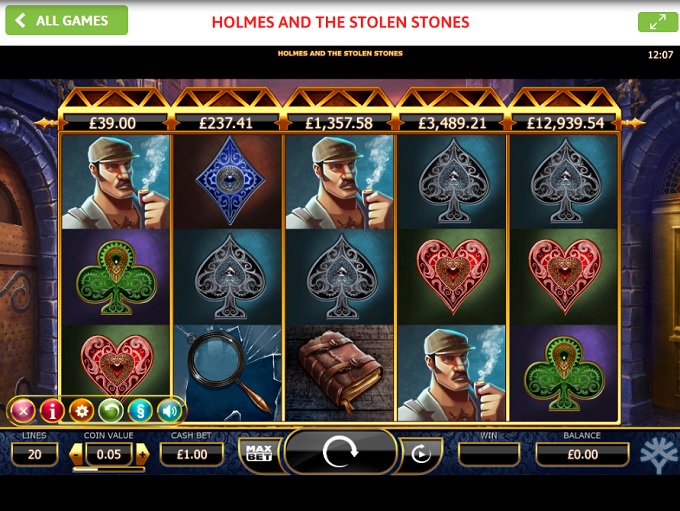
Task: Close the options bar with the pink X
Action: tap(23, 410)
